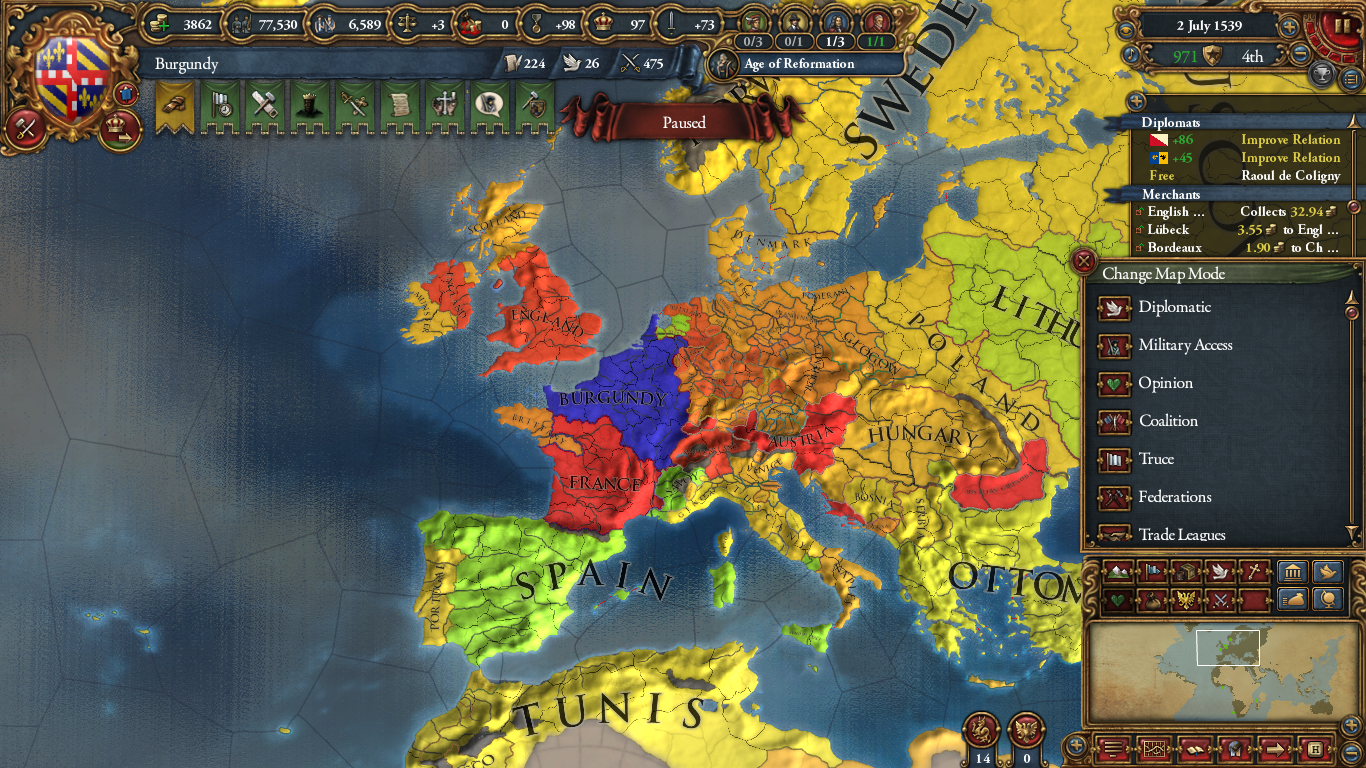The height and width of the screenshot is (768, 1366).
Task: Open the ledger chart icon
Action: click(x=1155, y=749)
